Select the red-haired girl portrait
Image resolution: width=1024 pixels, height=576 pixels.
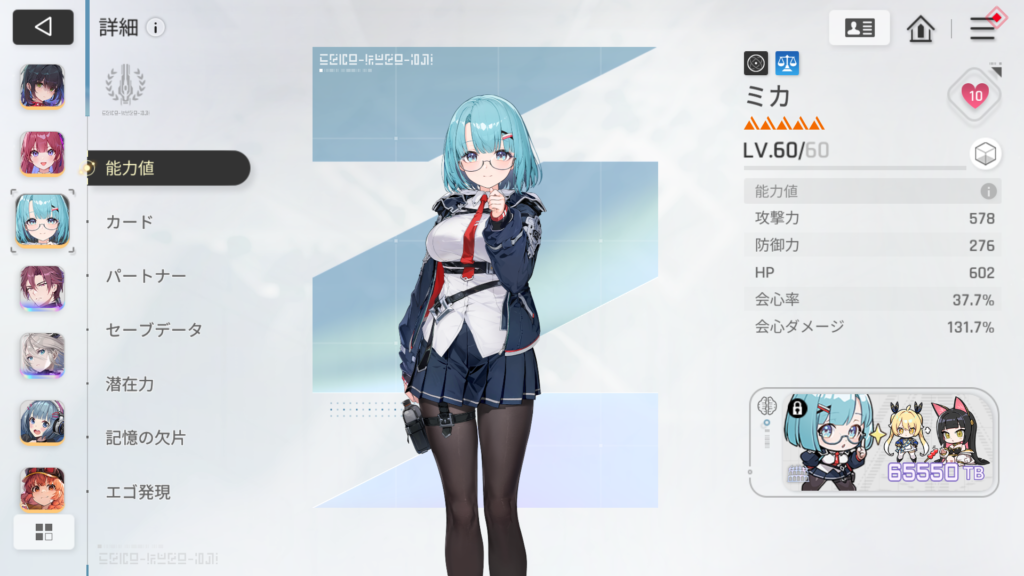pyautogui.click(x=42, y=153)
